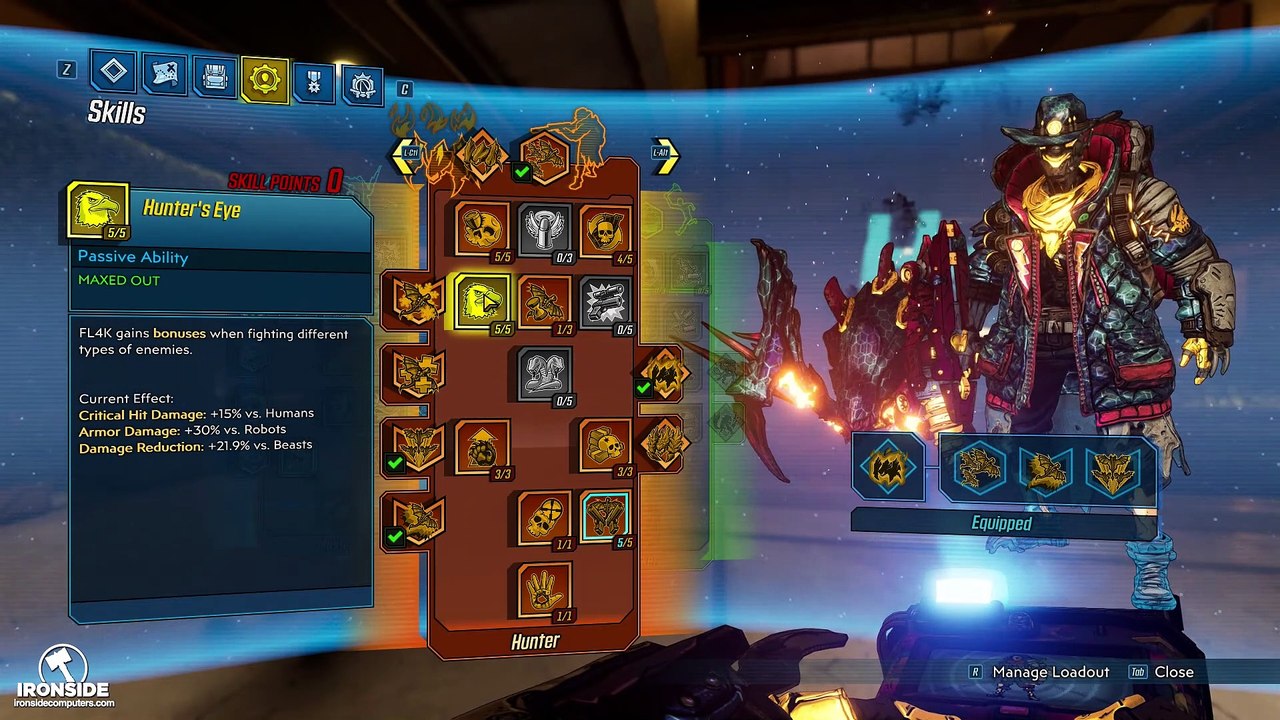The width and height of the screenshot is (1280, 720).
Task: Pick the gun burst skill at 0/5
Action: click(x=605, y=301)
